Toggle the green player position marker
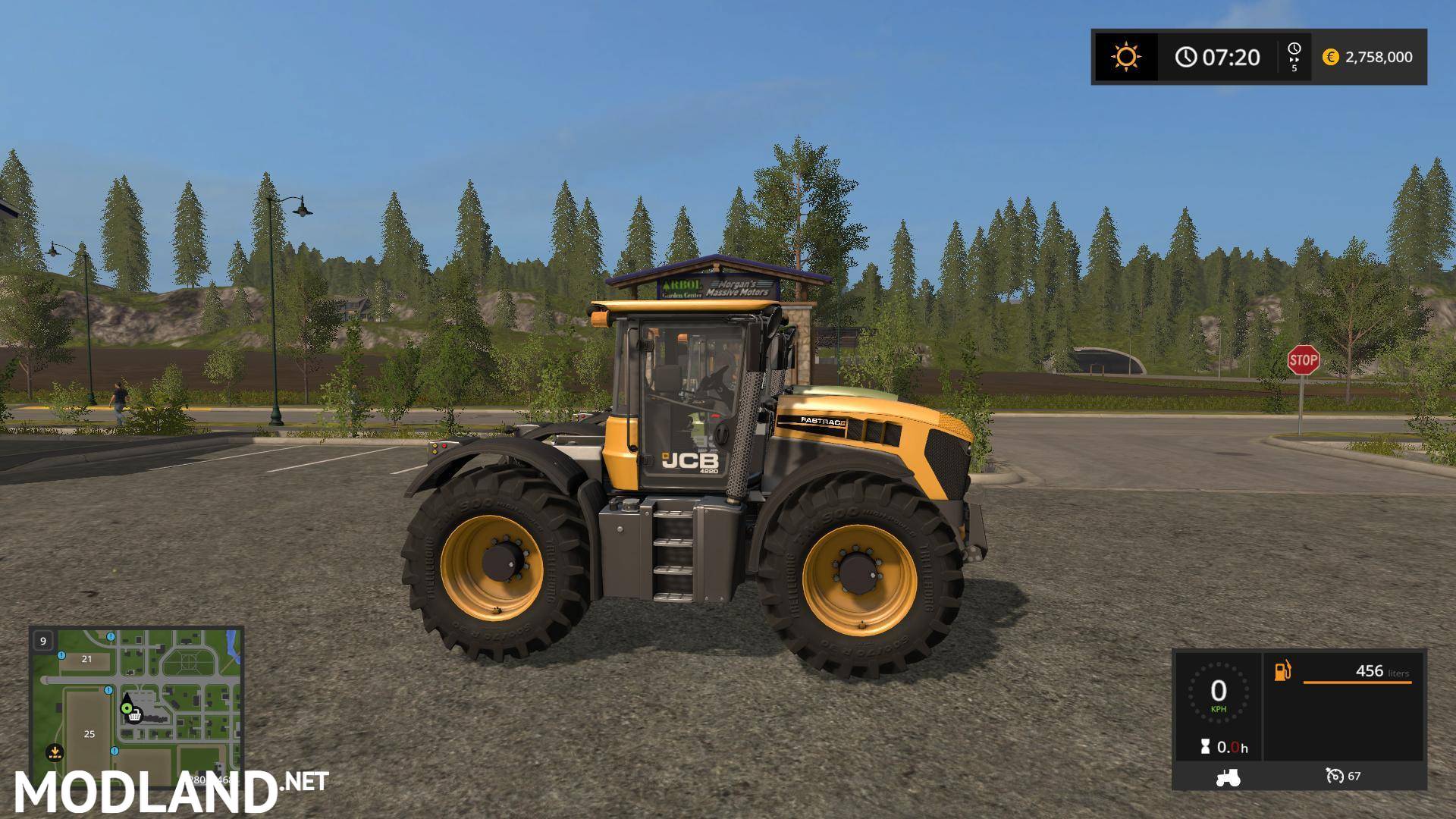 point(127,708)
